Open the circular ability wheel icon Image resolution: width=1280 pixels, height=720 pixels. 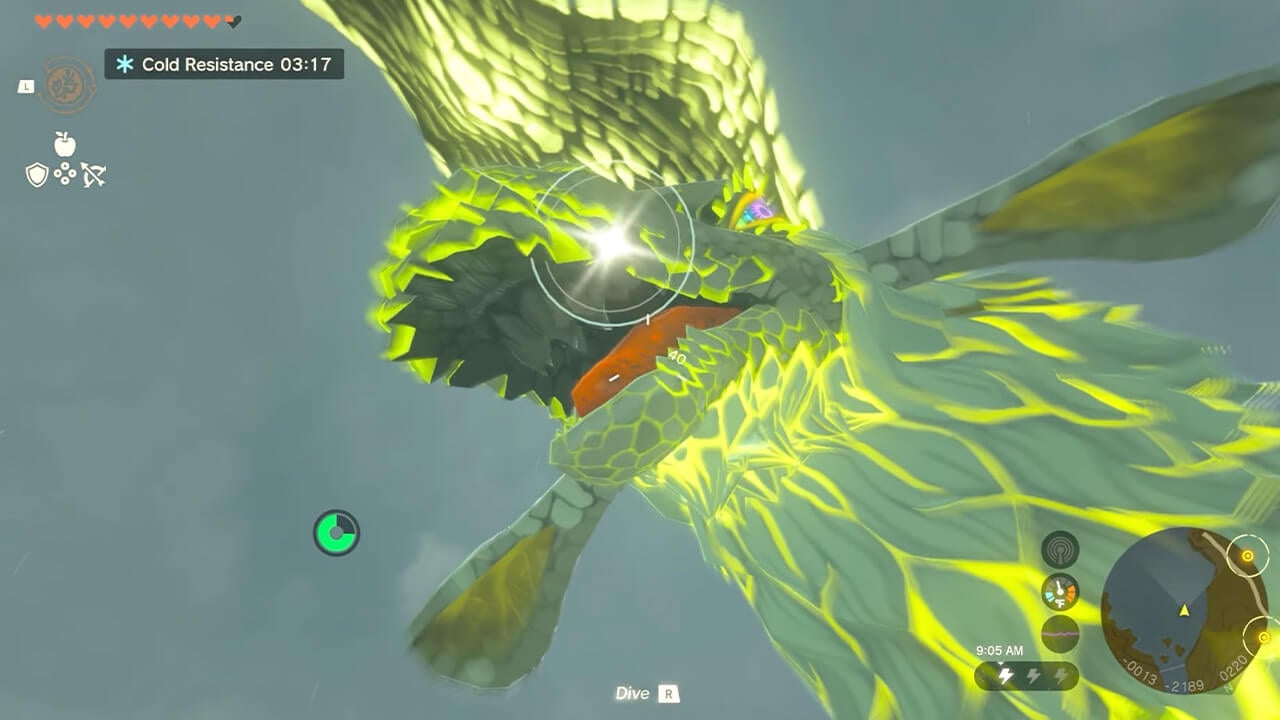(x=68, y=85)
